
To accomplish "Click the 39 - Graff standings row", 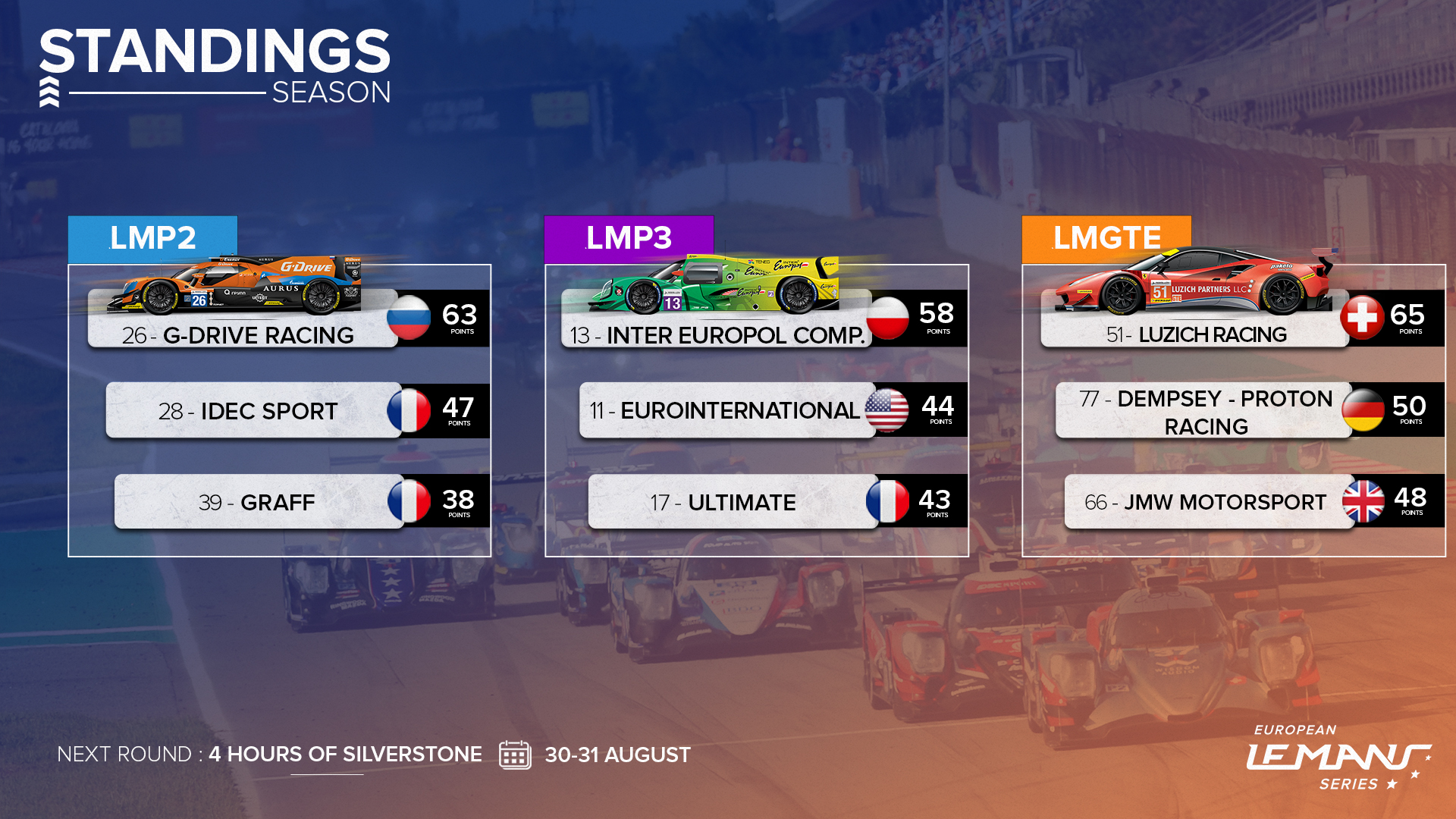I will pyautogui.click(x=256, y=502).
